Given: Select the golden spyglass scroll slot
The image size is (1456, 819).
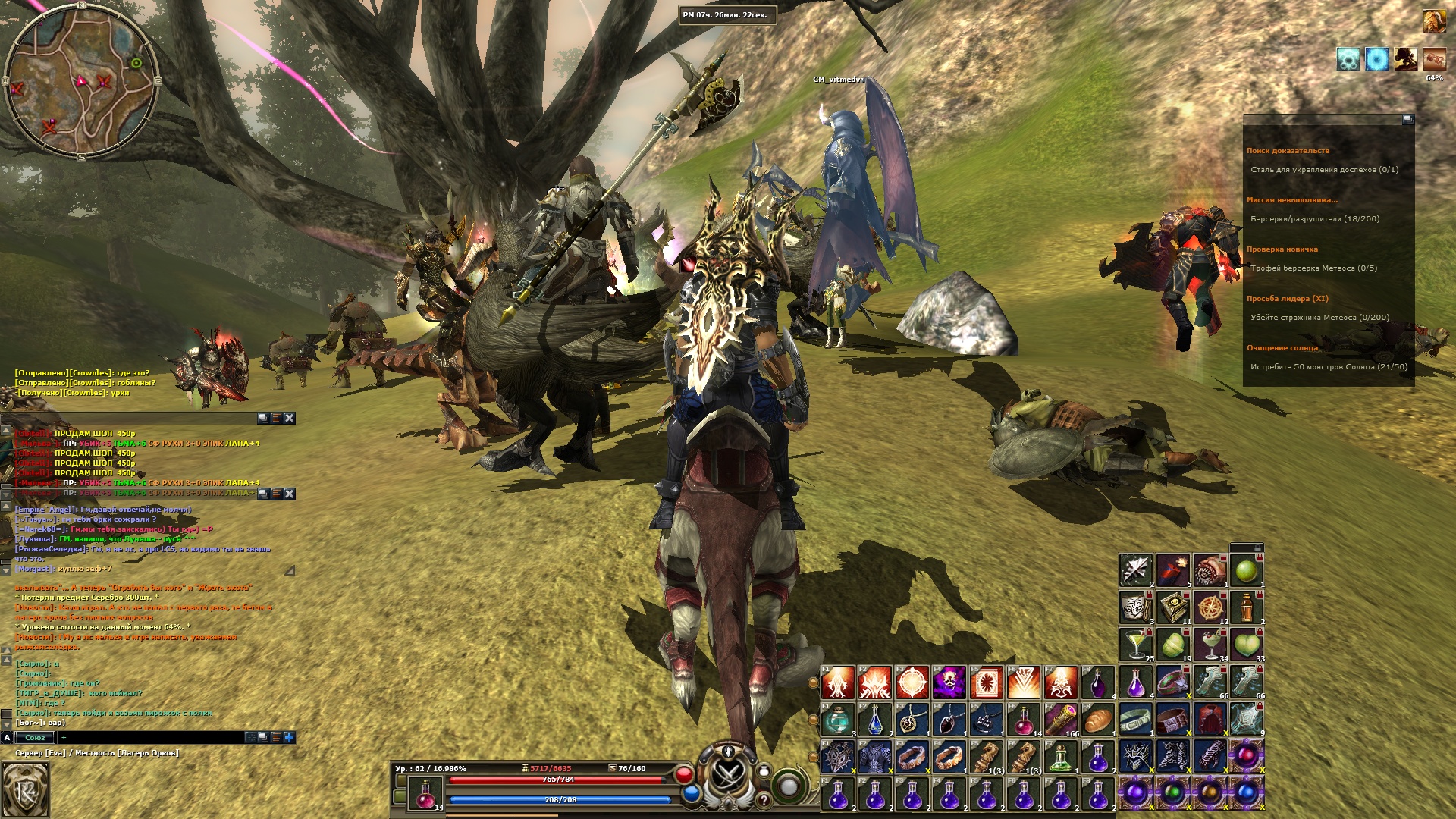Looking at the screenshot, I should coord(1060,719).
